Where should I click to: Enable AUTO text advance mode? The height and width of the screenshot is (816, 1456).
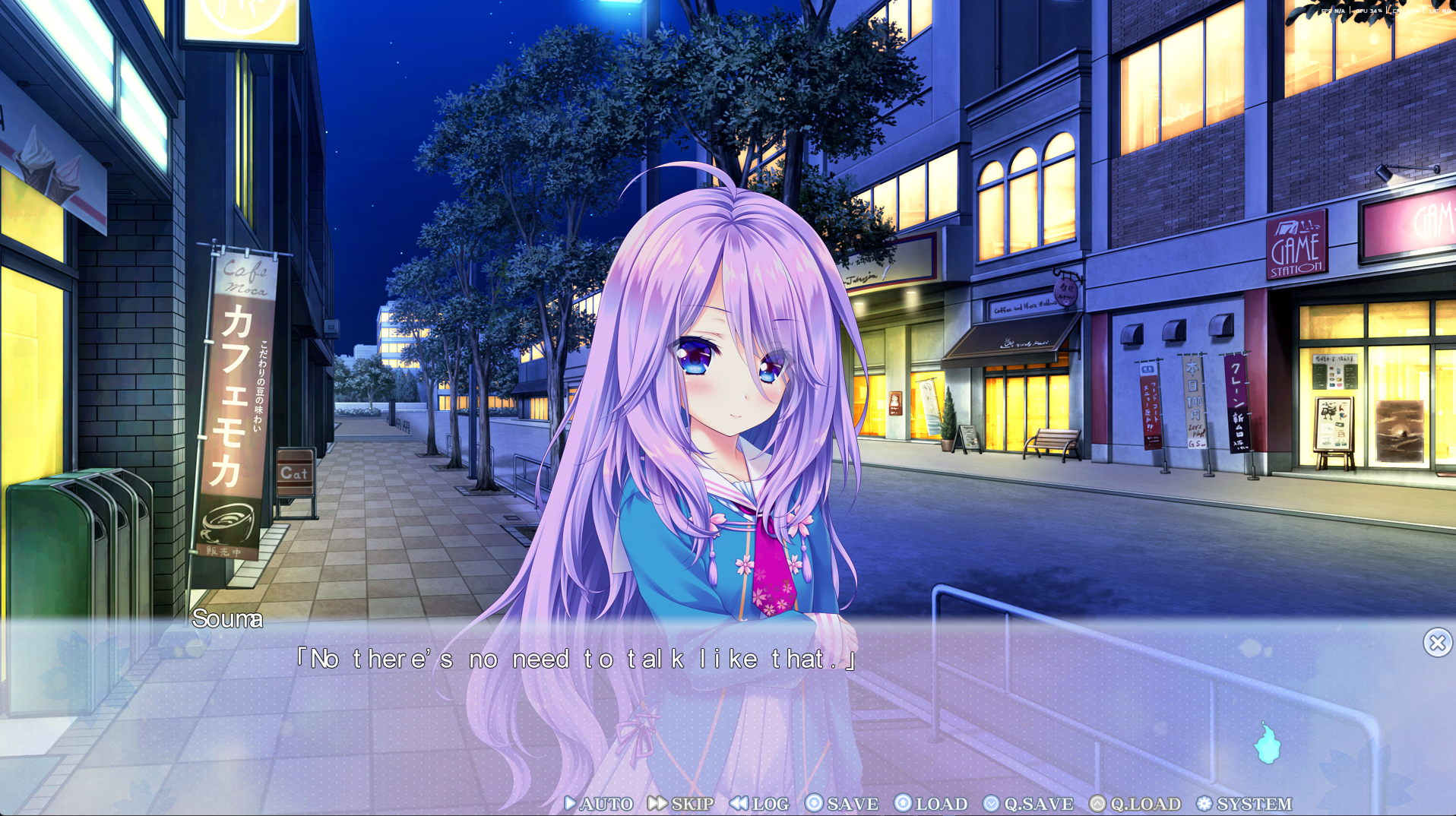(600, 804)
